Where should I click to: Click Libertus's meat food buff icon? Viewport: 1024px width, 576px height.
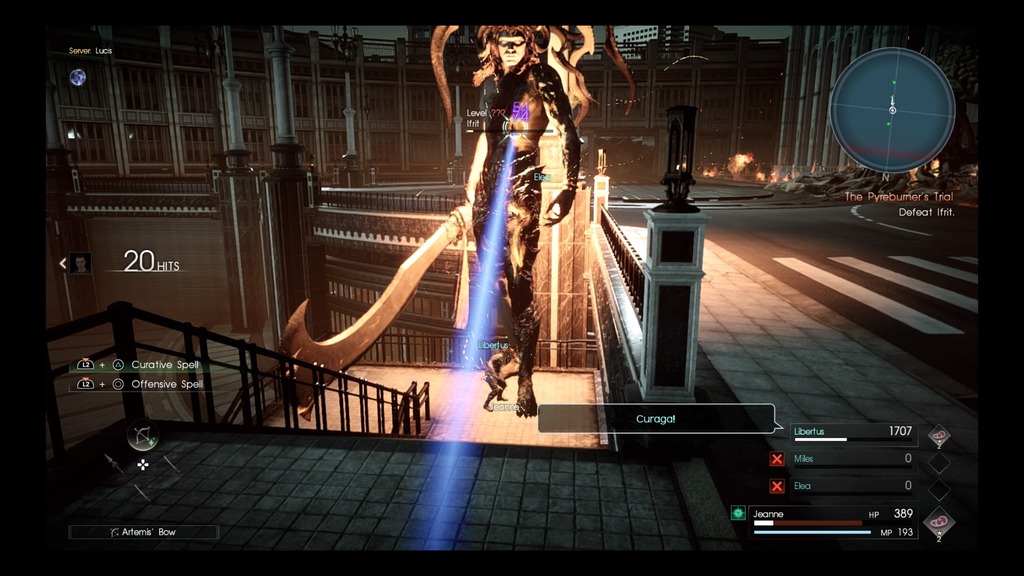(x=939, y=435)
